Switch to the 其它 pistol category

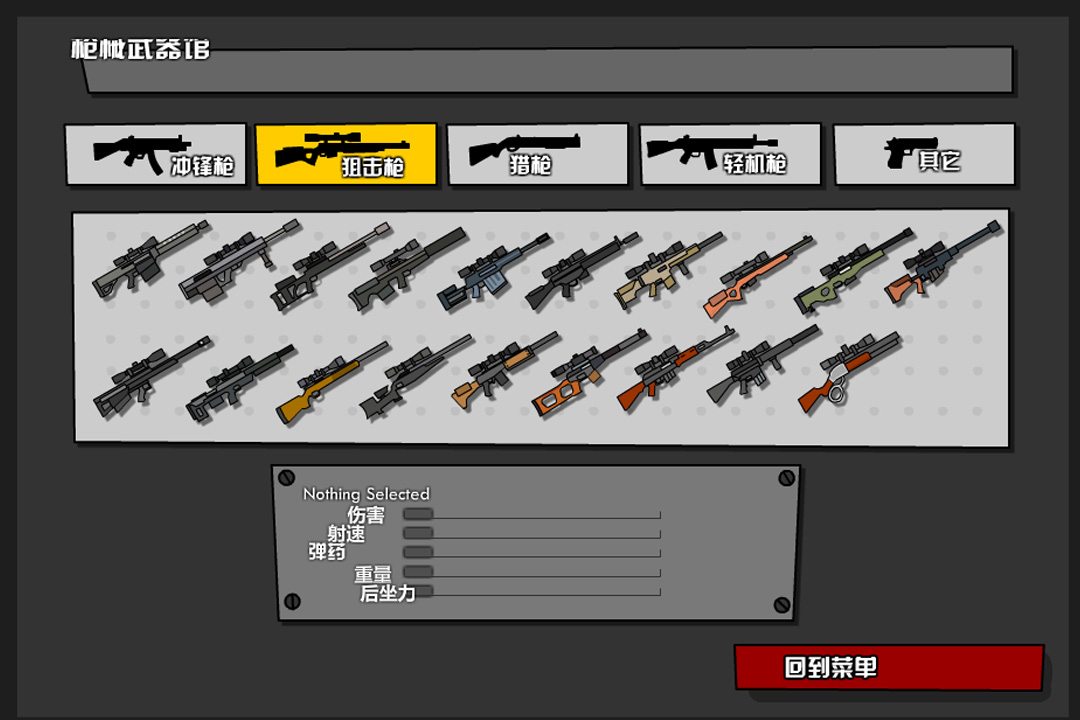click(924, 154)
